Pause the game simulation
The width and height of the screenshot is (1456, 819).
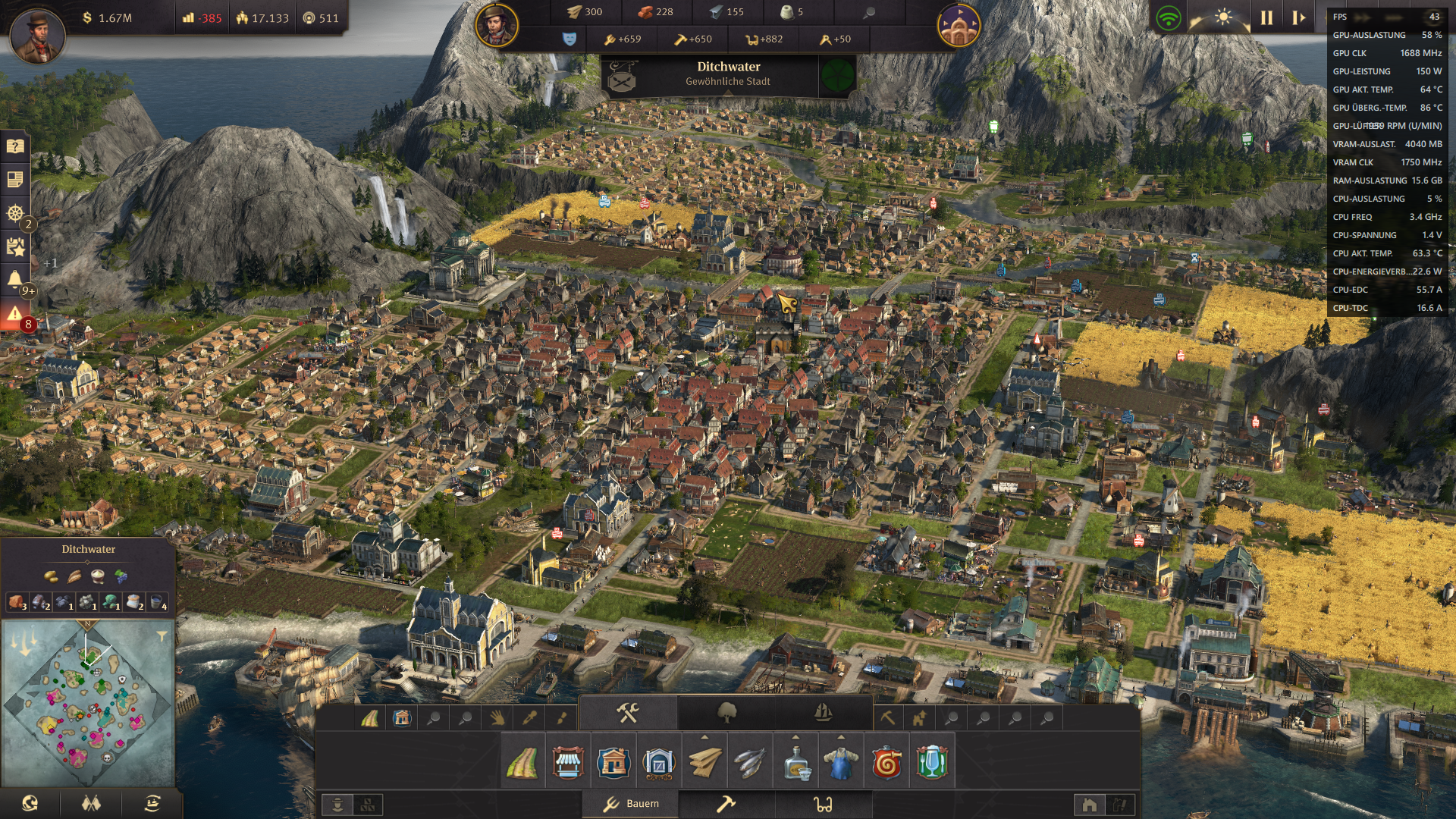pyautogui.click(x=1266, y=17)
